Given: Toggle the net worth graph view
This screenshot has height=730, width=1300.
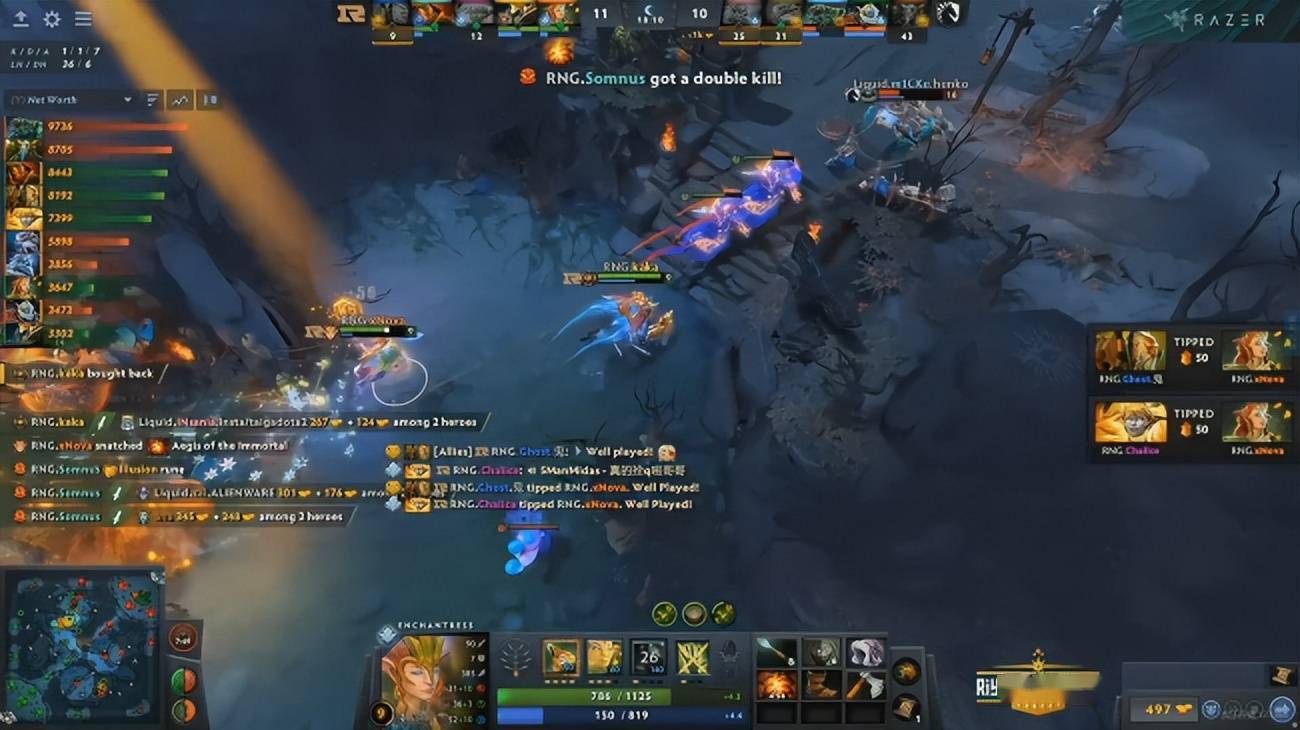Looking at the screenshot, I should point(178,100).
